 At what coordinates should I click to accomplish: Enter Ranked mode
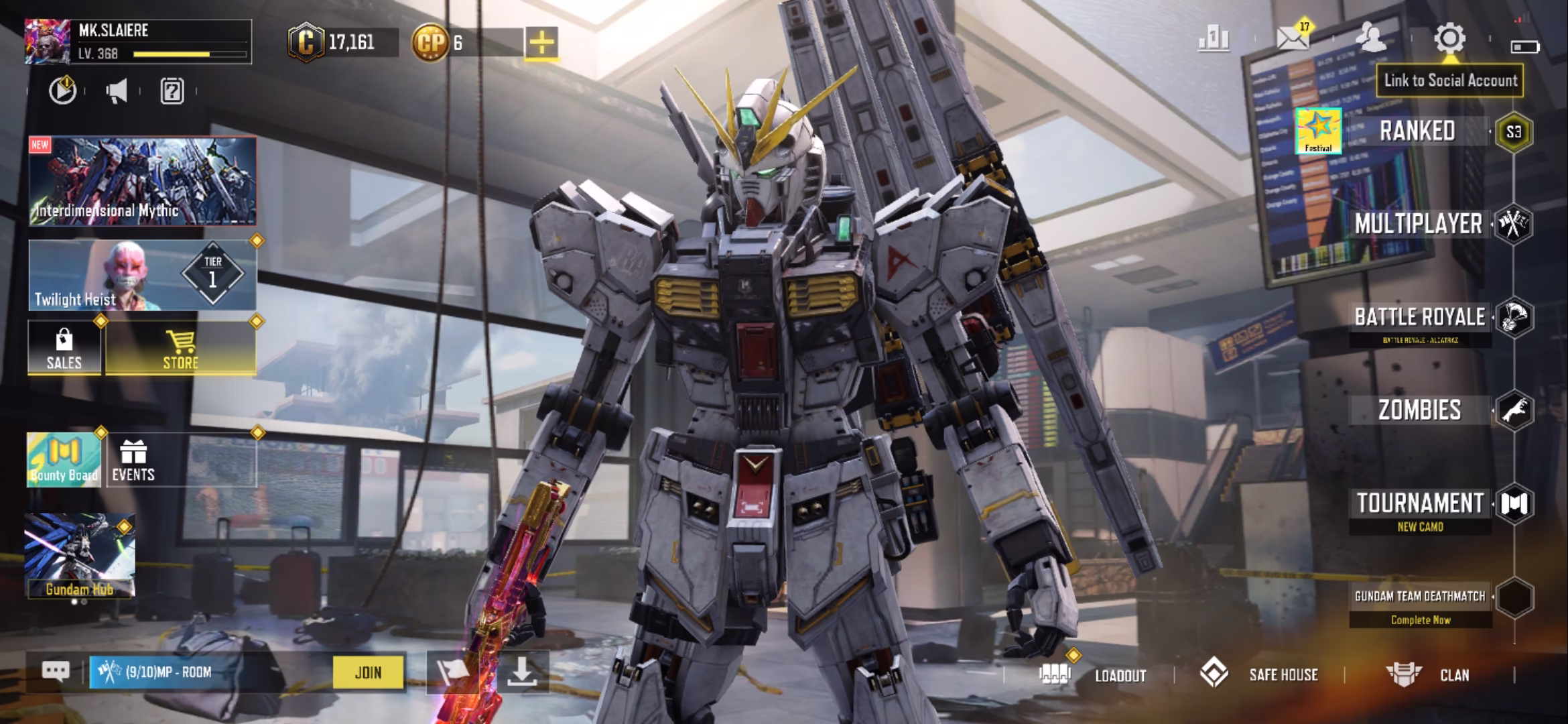[1417, 131]
